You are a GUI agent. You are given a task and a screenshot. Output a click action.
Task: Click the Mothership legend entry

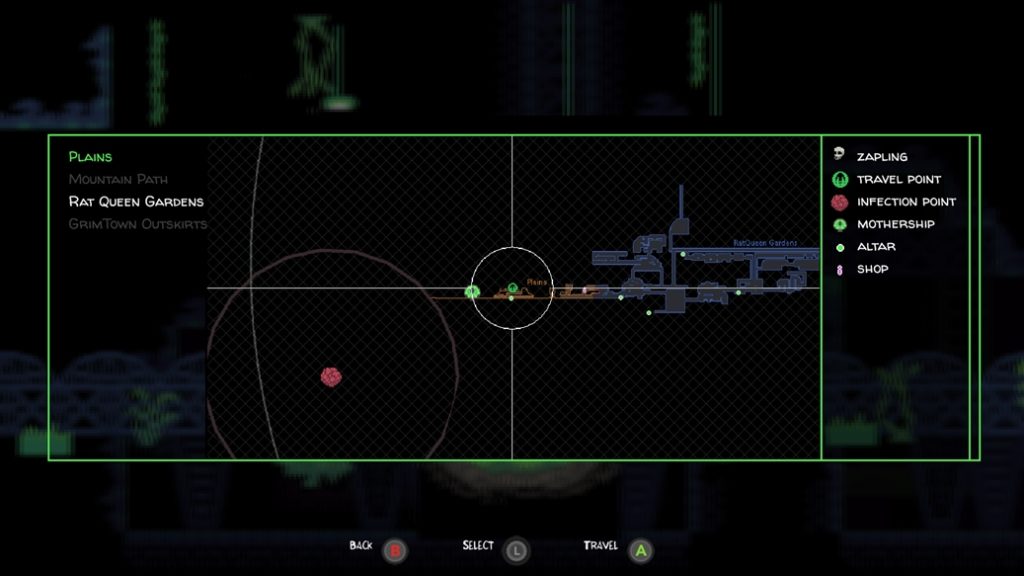(895, 224)
